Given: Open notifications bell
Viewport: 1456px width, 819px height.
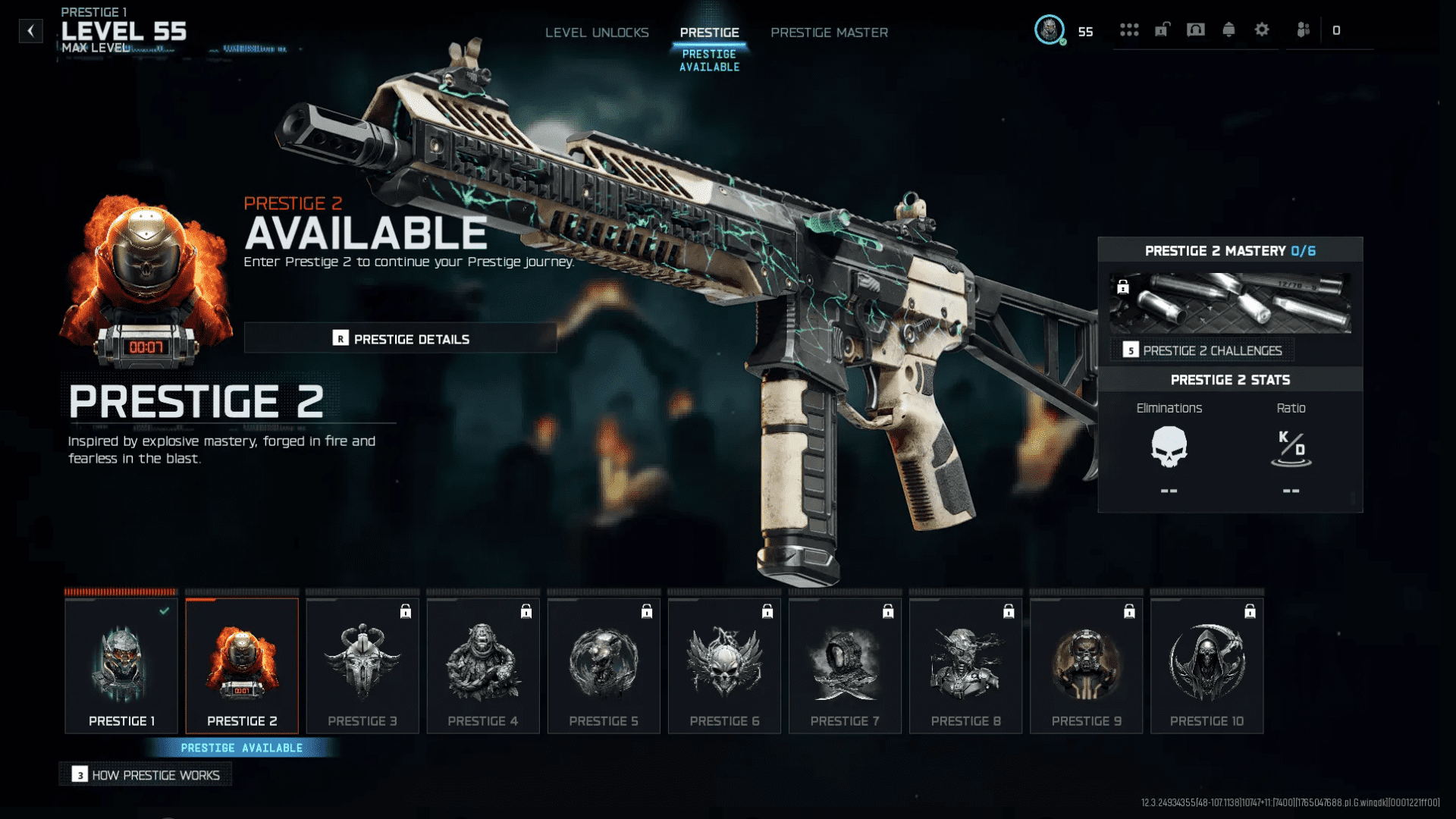Looking at the screenshot, I should point(1228,30).
